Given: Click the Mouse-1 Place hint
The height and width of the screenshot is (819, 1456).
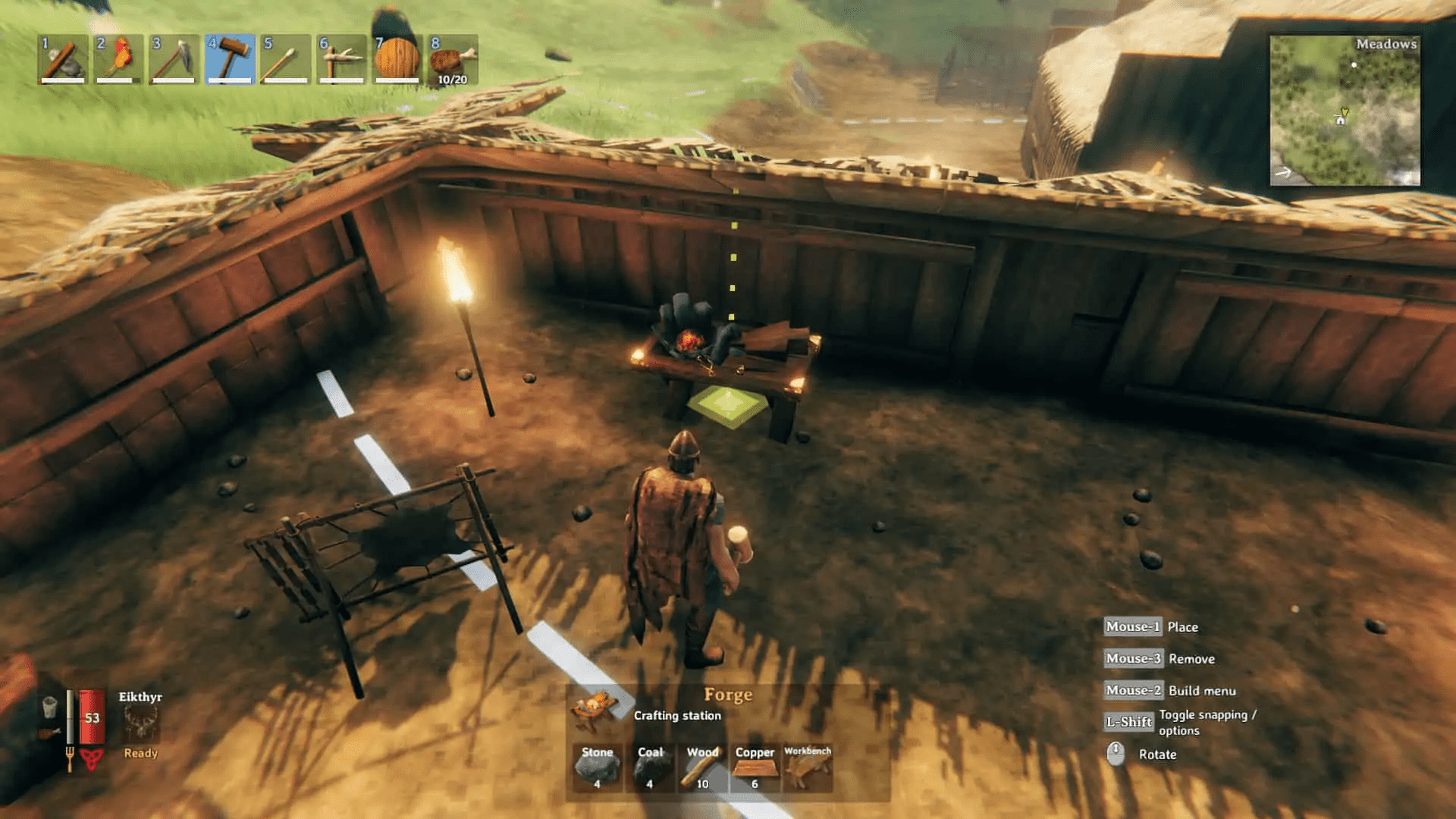Looking at the screenshot, I should click(1131, 627).
